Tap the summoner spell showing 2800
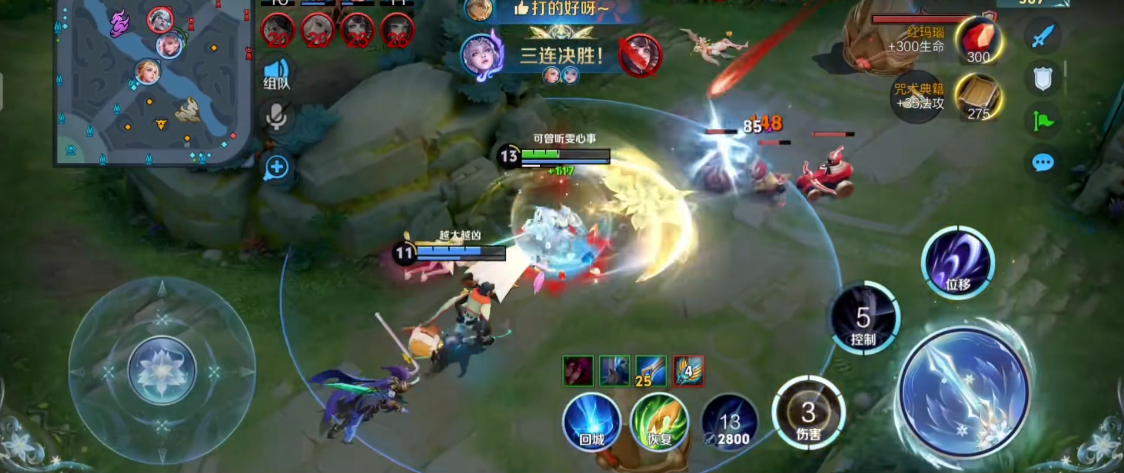This screenshot has width=1124, height=473. point(729,420)
